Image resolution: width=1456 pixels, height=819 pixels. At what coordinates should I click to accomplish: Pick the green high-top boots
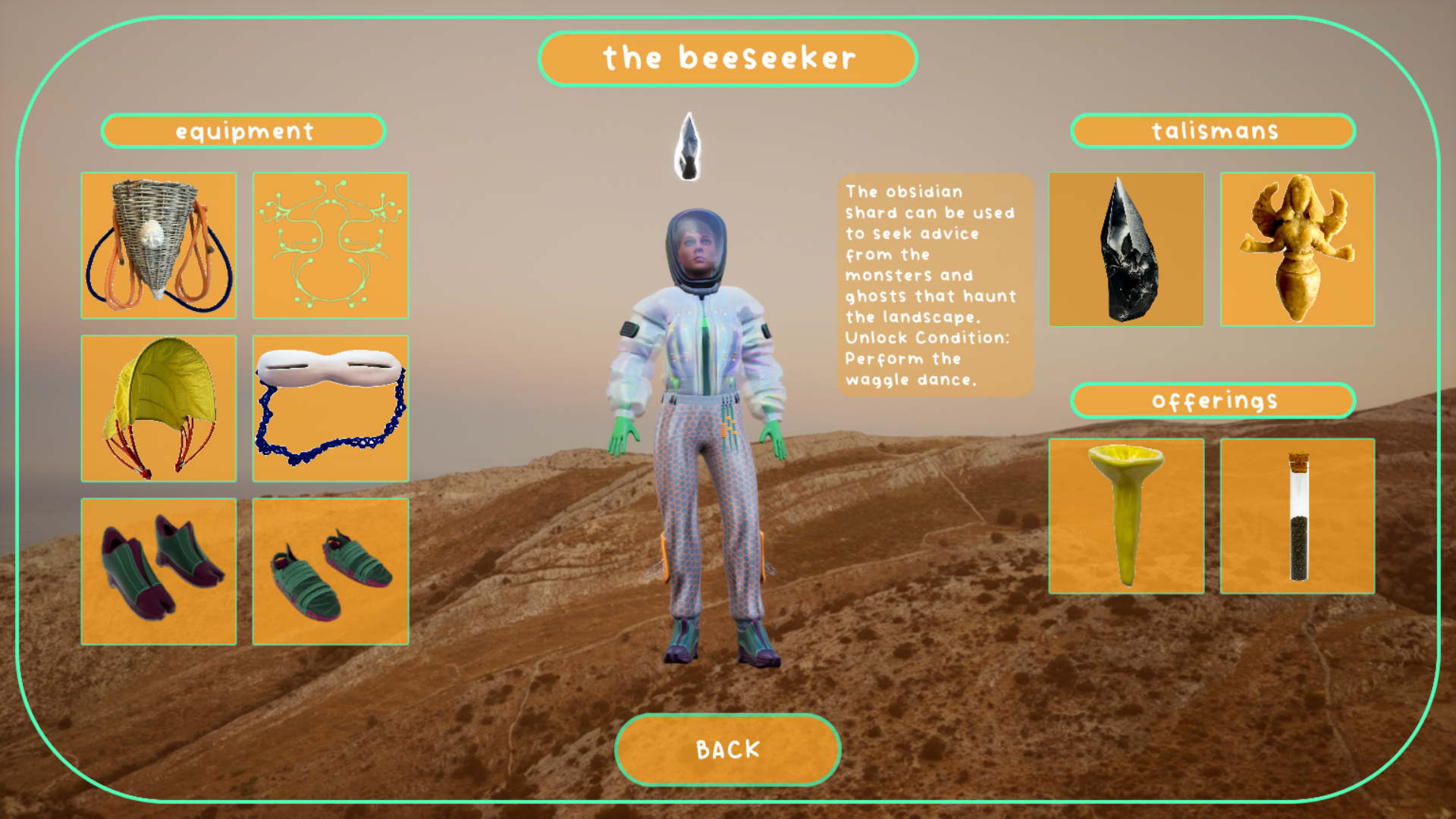[158, 571]
